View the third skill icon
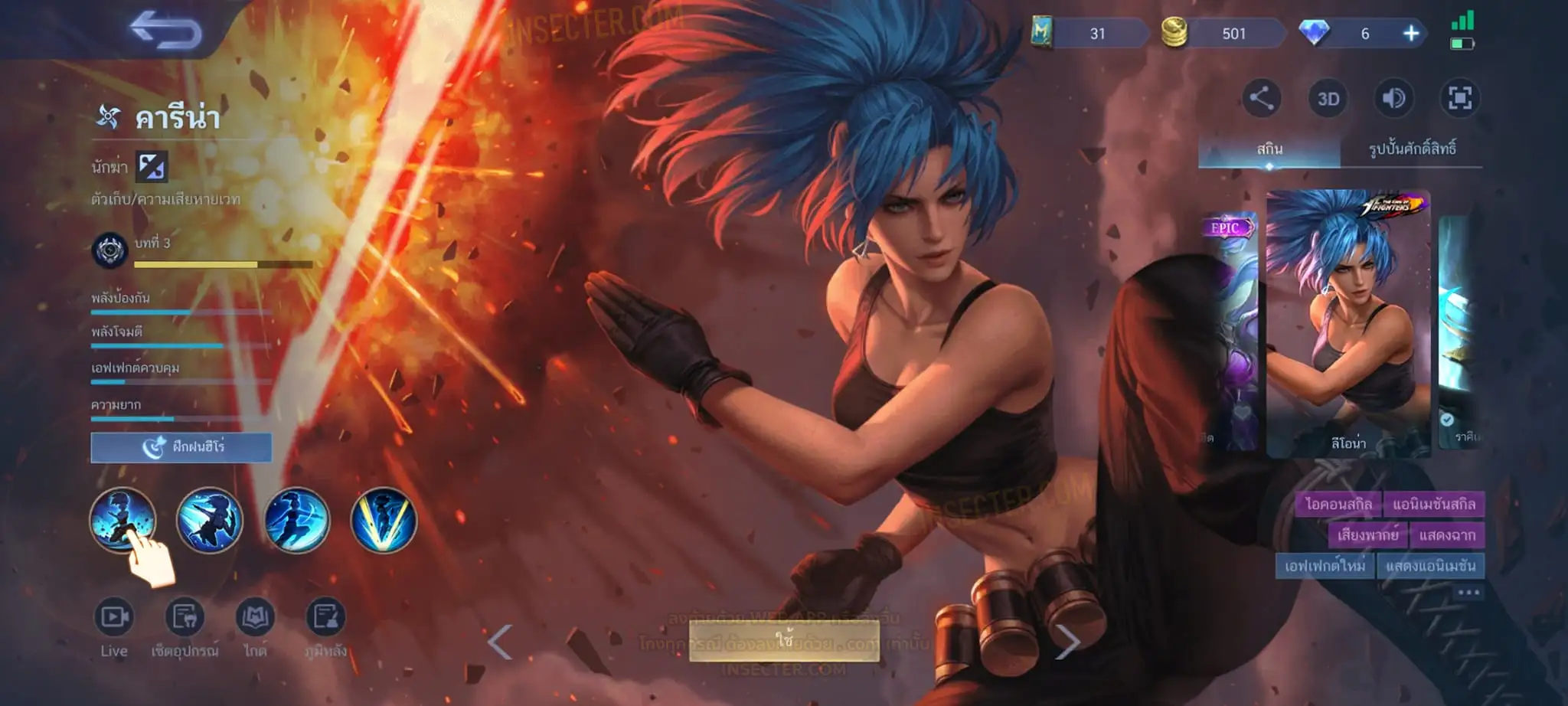Viewport: 1568px width, 706px height. click(x=296, y=520)
